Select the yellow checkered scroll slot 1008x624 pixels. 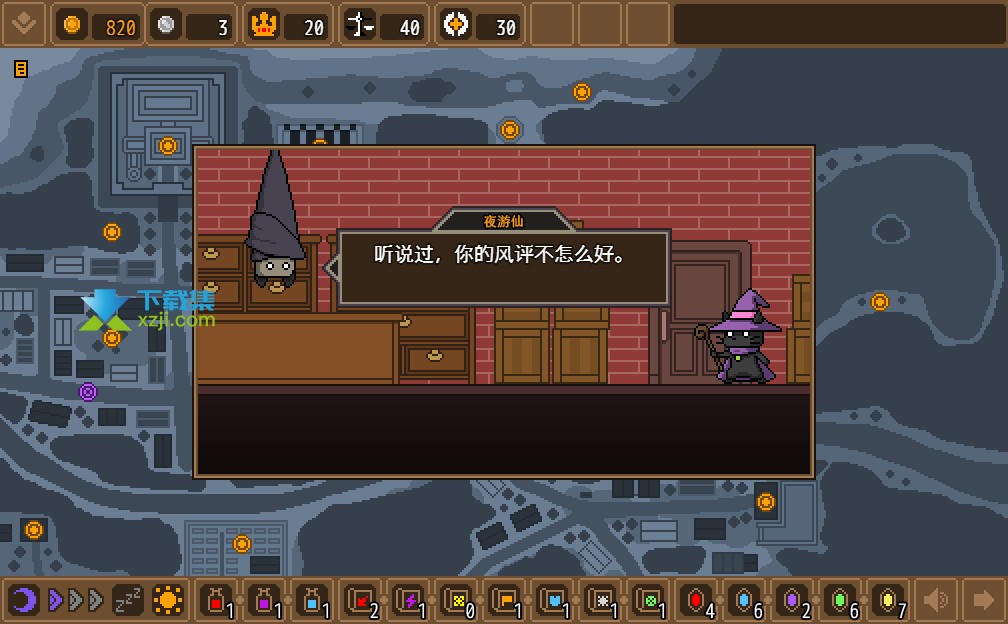pyautogui.click(x=457, y=600)
